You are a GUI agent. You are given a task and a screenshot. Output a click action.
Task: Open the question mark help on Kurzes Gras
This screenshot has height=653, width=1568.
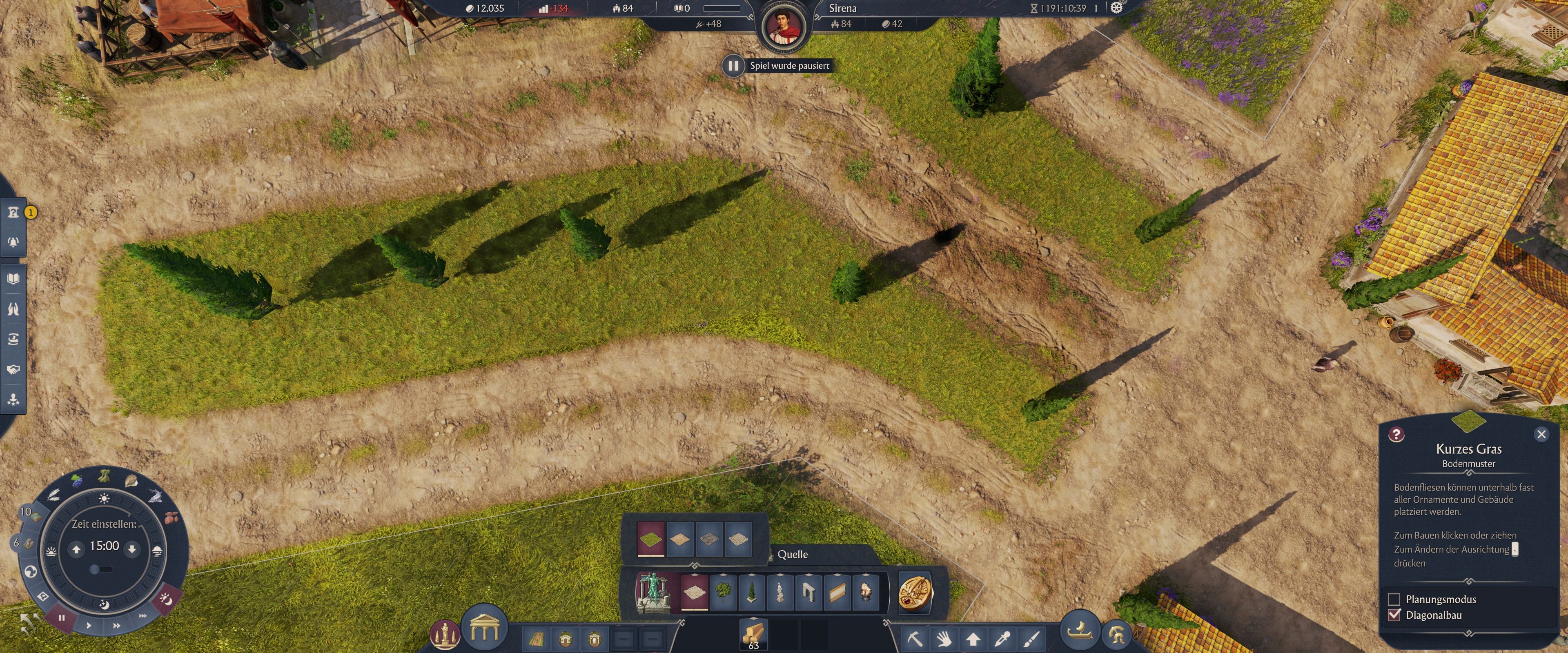[1396, 434]
